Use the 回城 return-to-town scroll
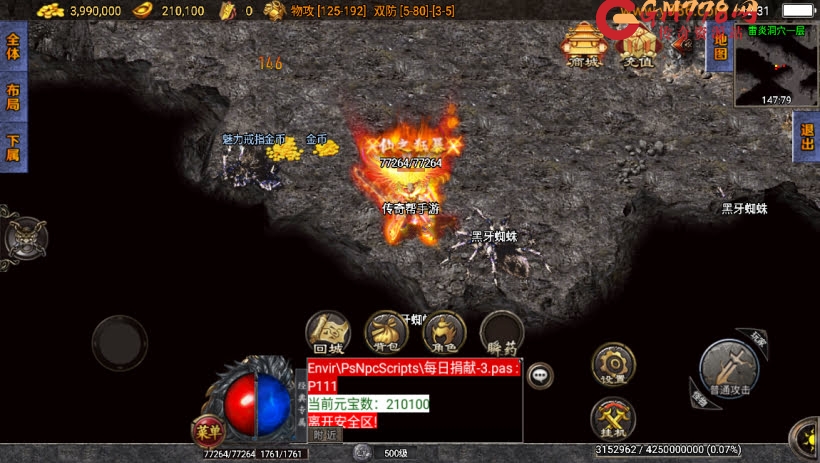This screenshot has height=463, width=820. pyautogui.click(x=328, y=334)
